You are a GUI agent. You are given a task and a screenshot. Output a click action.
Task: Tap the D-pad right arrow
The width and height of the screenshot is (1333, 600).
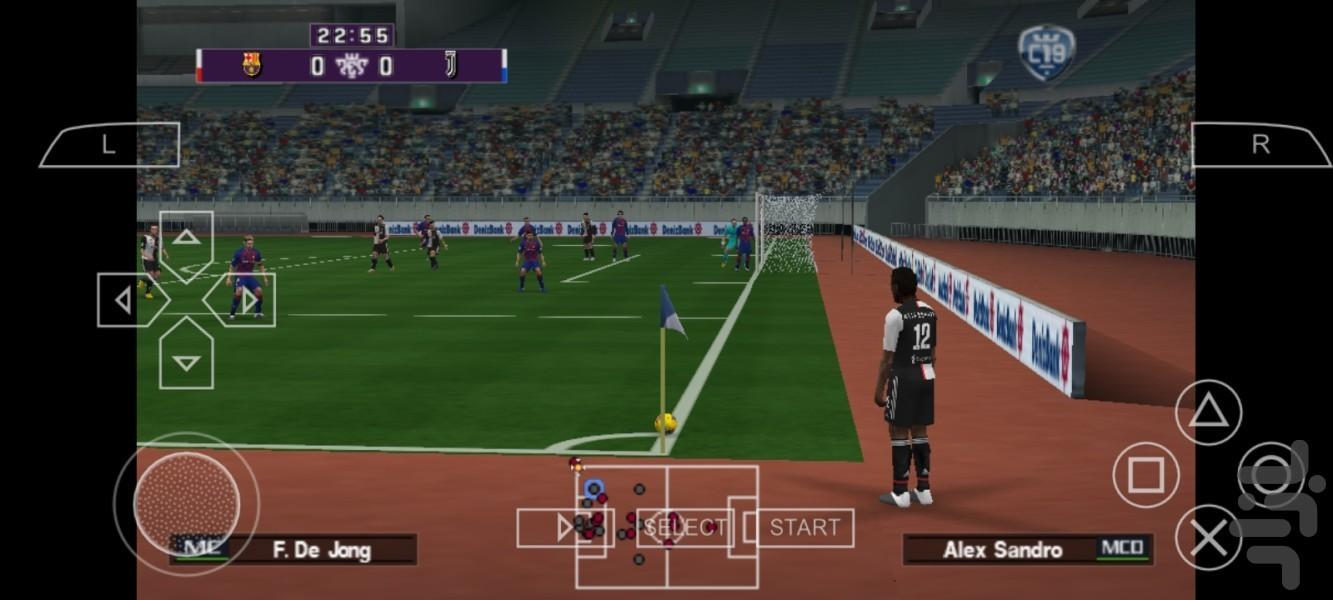click(245, 300)
